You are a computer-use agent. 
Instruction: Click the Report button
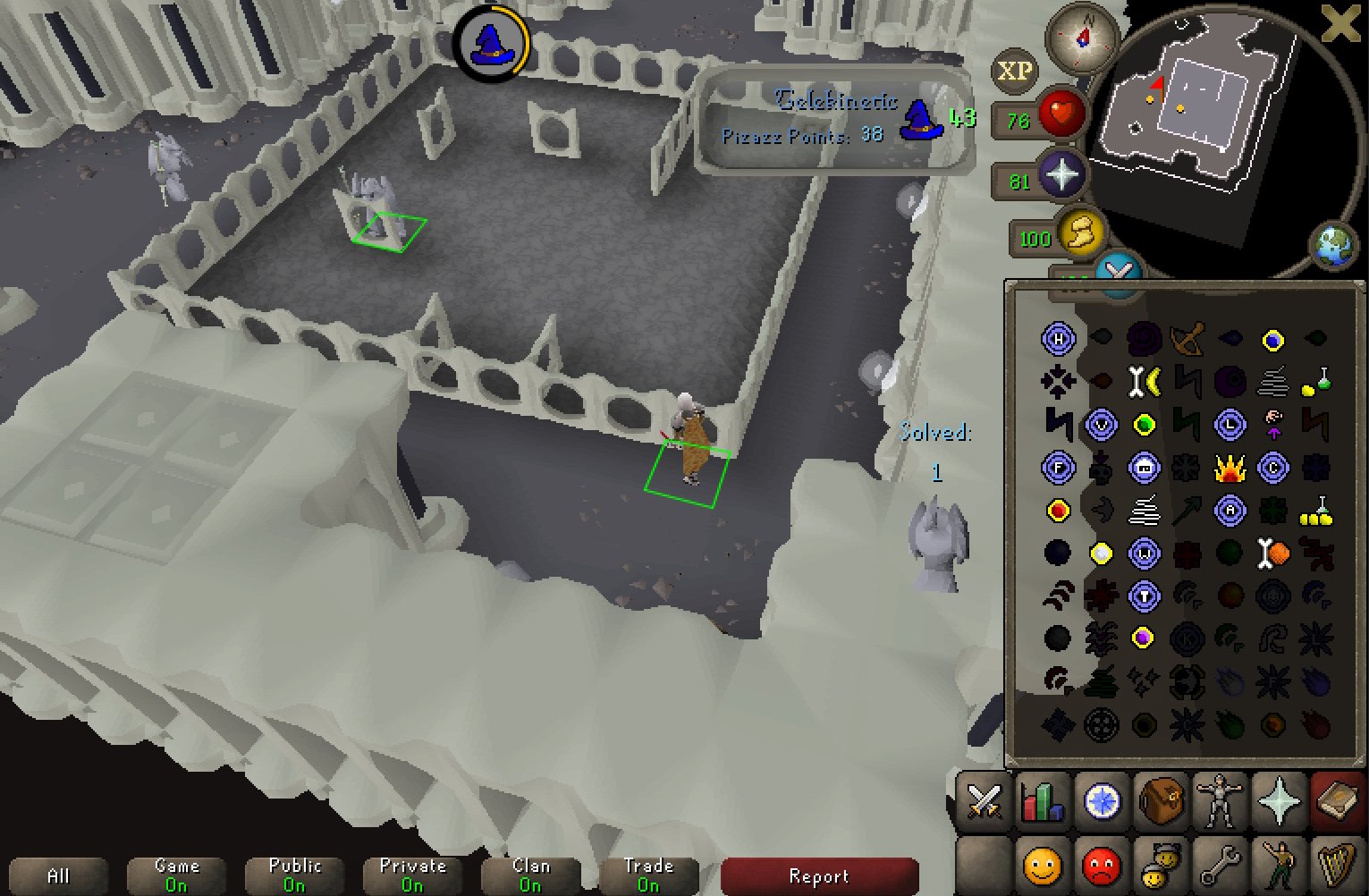pyautogui.click(x=819, y=875)
